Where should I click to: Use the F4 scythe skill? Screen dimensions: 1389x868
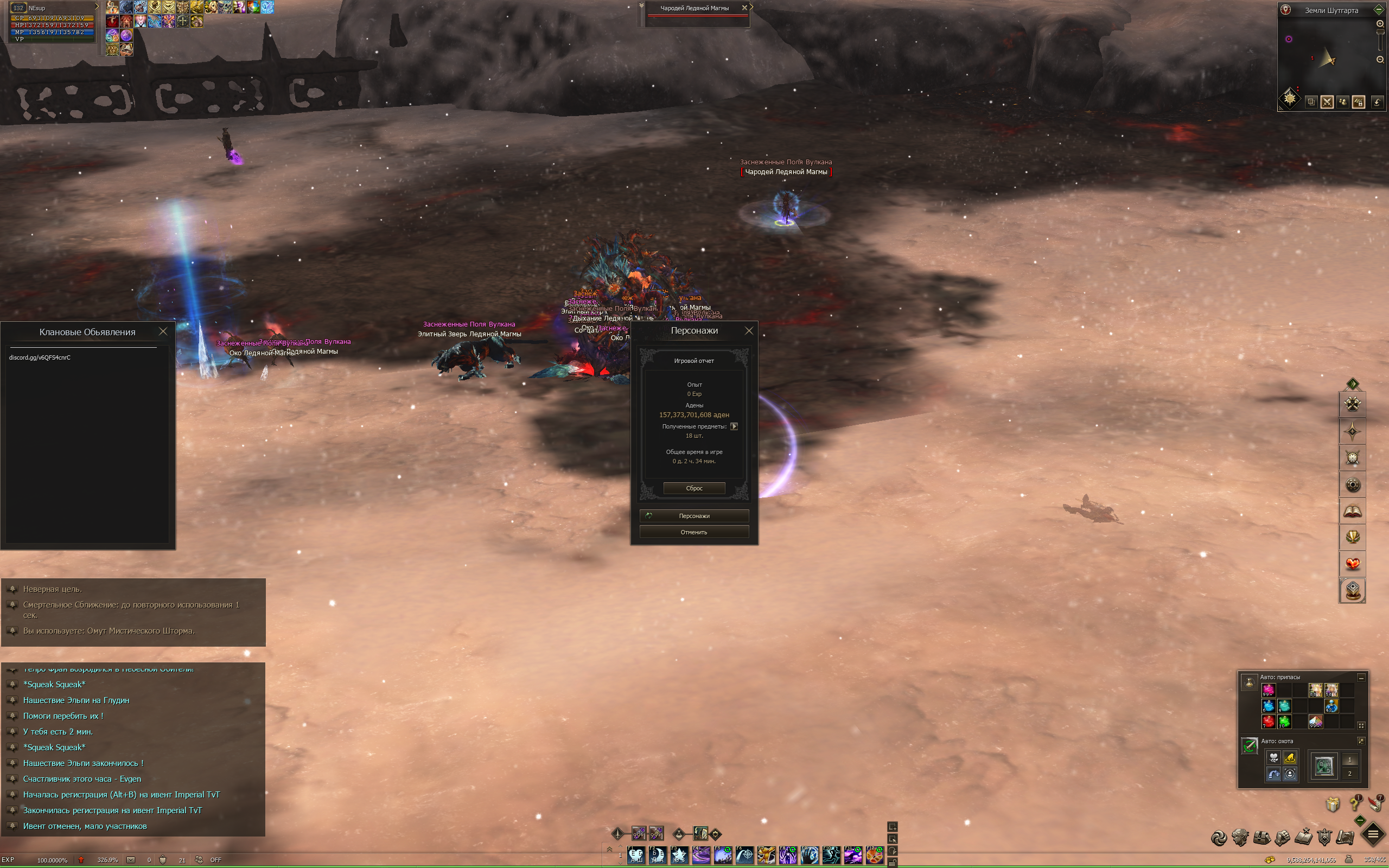click(701, 856)
